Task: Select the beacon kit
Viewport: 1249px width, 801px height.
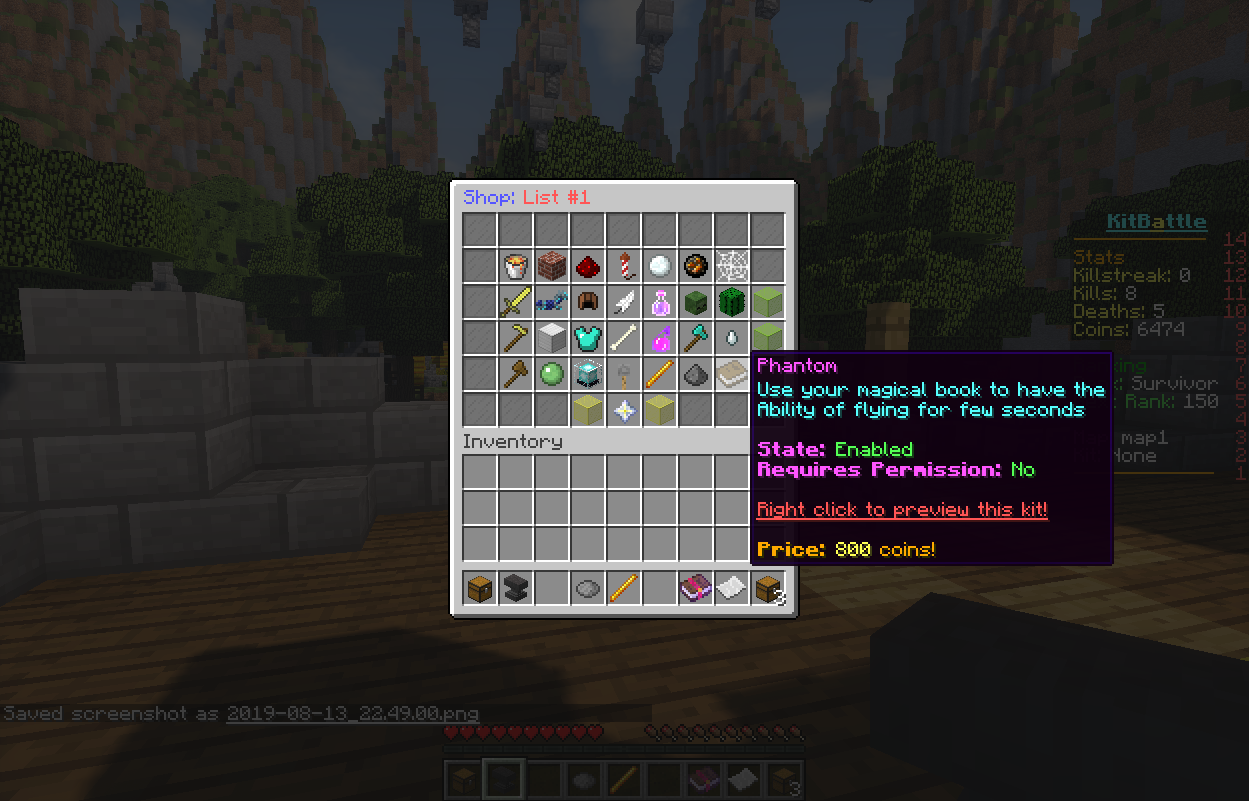Action: point(588,374)
